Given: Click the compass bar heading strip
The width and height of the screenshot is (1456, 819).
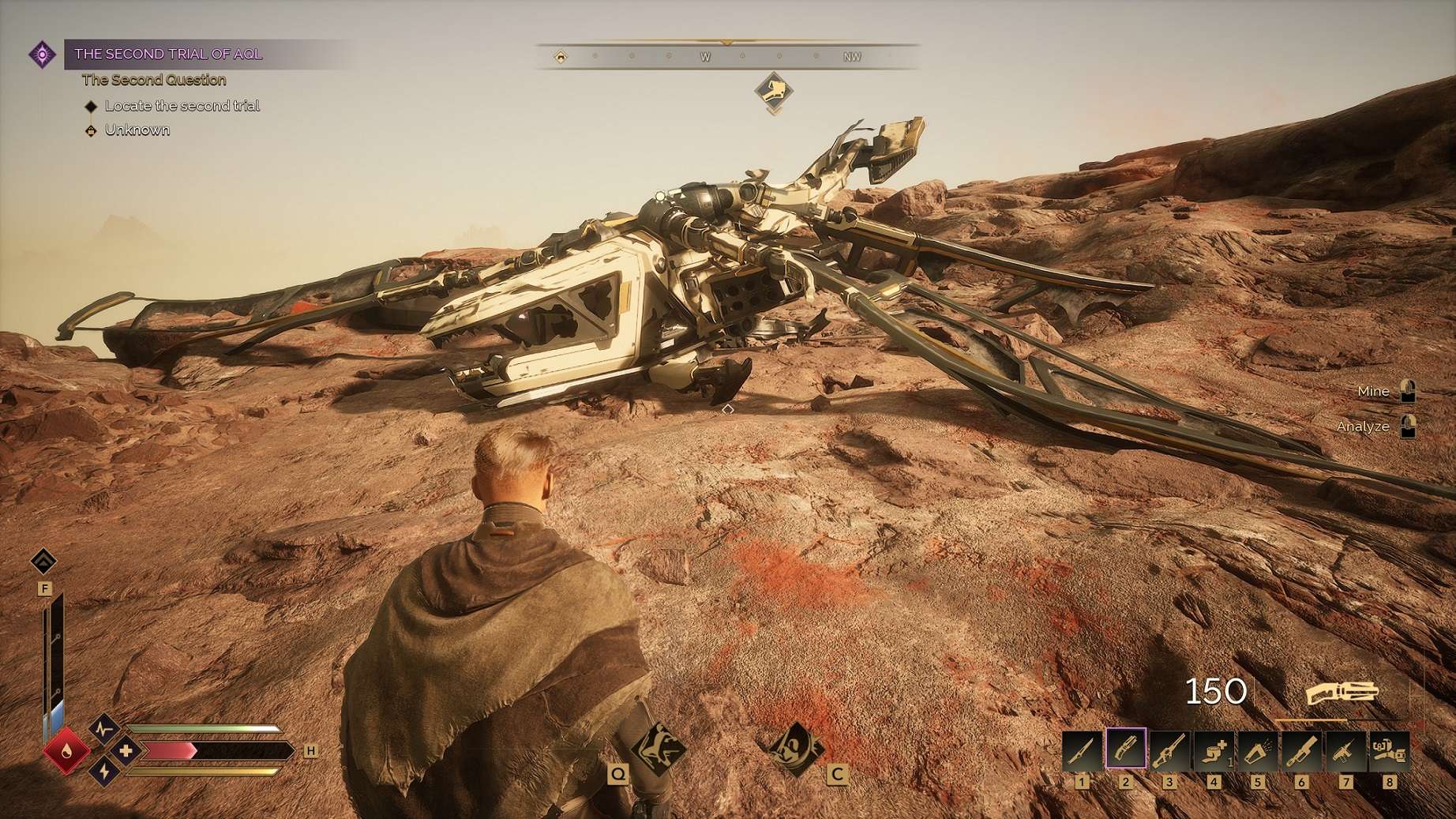Looking at the screenshot, I should (x=726, y=57).
